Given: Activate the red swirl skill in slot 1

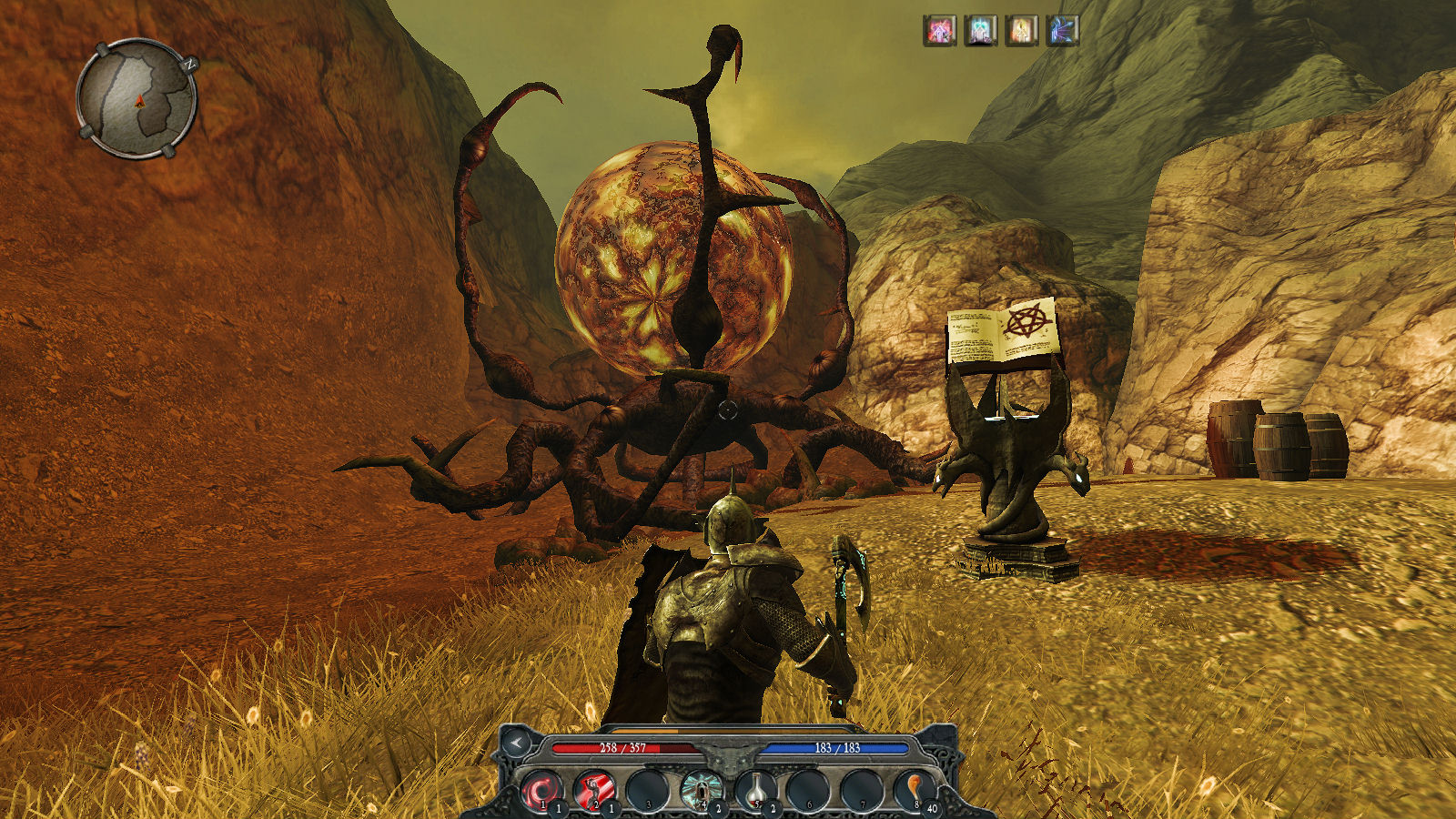Looking at the screenshot, I should pyautogui.click(x=542, y=788).
